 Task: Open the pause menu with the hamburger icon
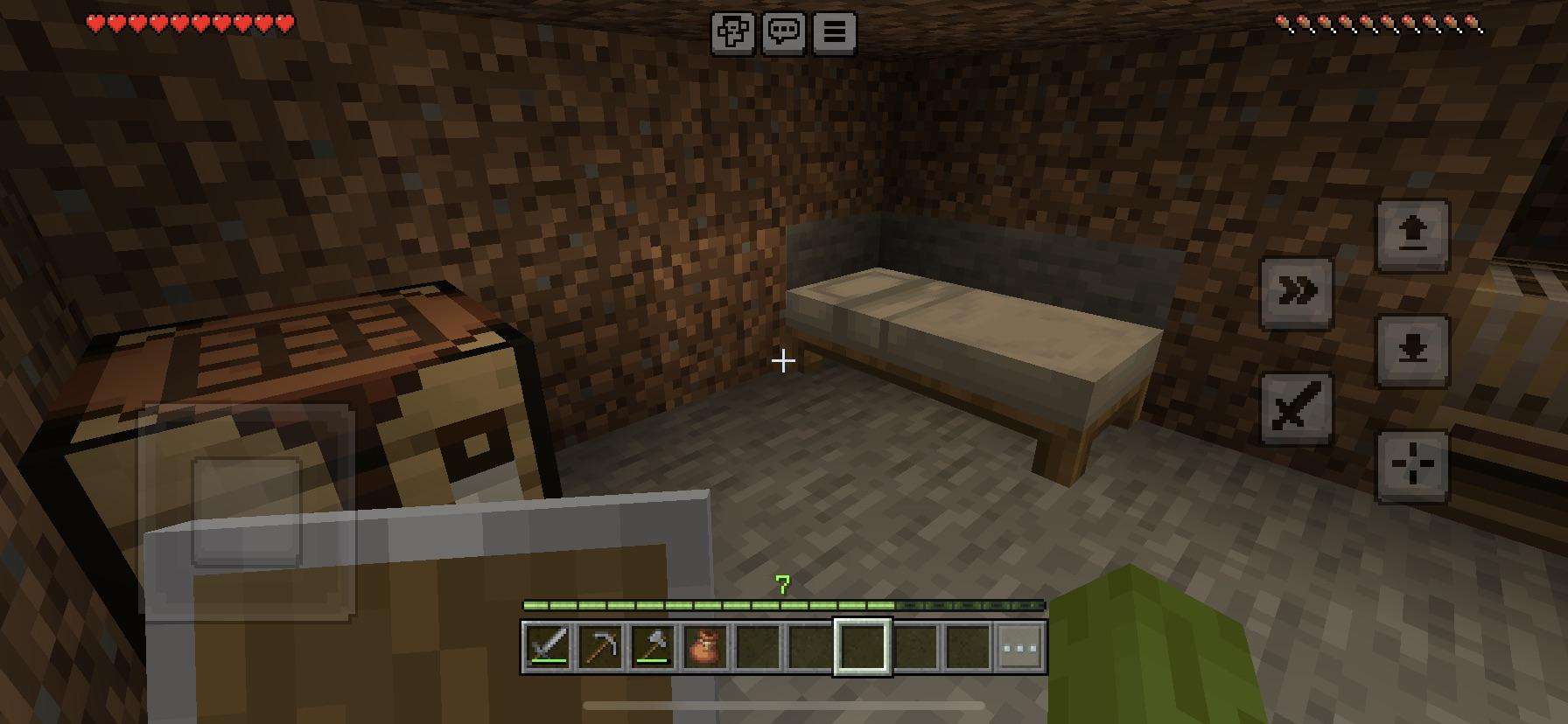[835, 32]
